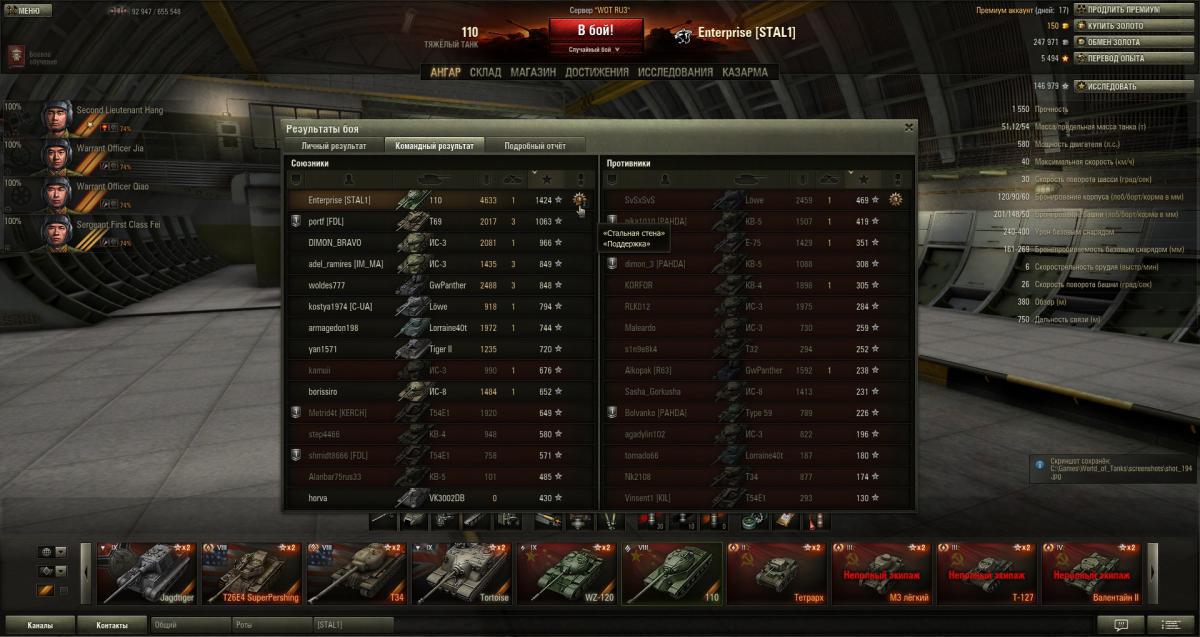The image size is (1200, 637).
Task: Open the ОБМЕН ЗОЛОТА exchange
Action: click(1117, 42)
